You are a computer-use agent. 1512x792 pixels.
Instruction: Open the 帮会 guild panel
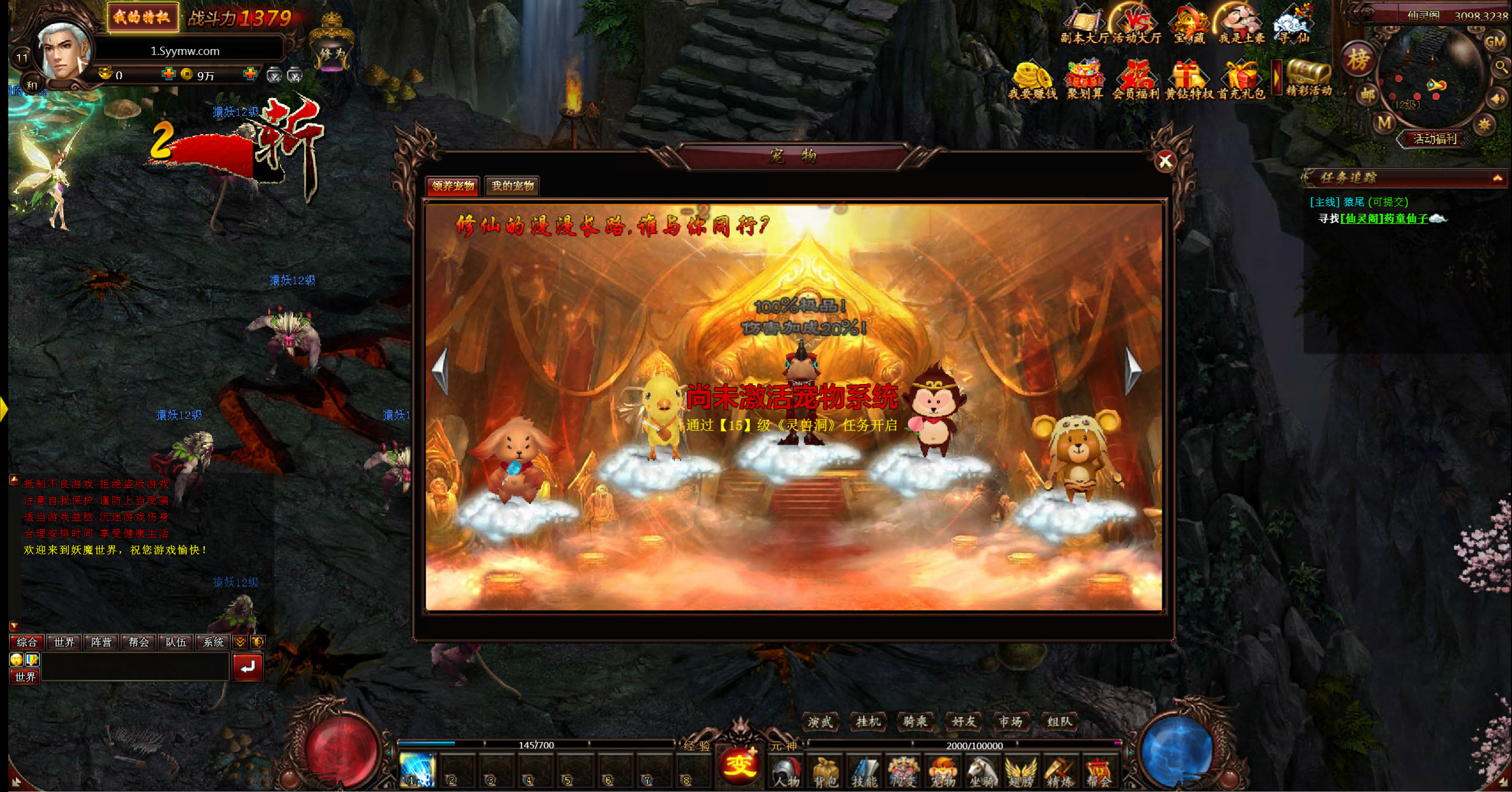[x=1099, y=772]
